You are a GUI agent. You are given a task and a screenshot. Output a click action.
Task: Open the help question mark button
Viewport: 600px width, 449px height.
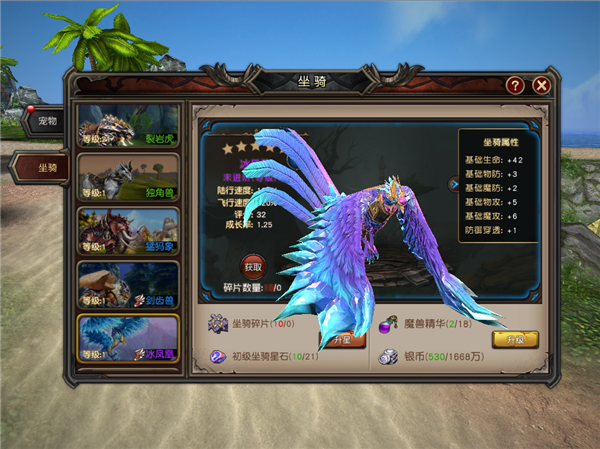515,85
